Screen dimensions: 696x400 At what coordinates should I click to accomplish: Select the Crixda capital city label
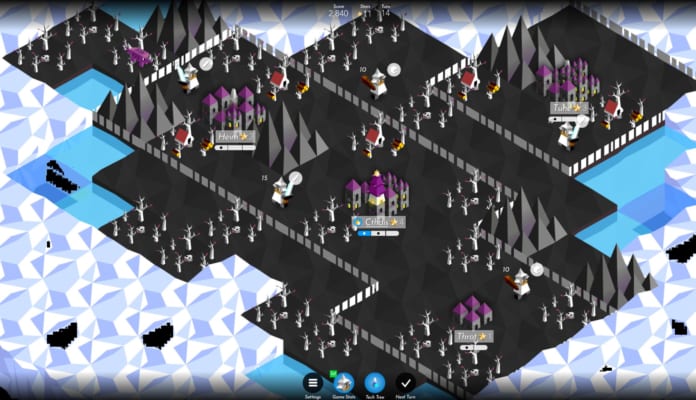377,222
